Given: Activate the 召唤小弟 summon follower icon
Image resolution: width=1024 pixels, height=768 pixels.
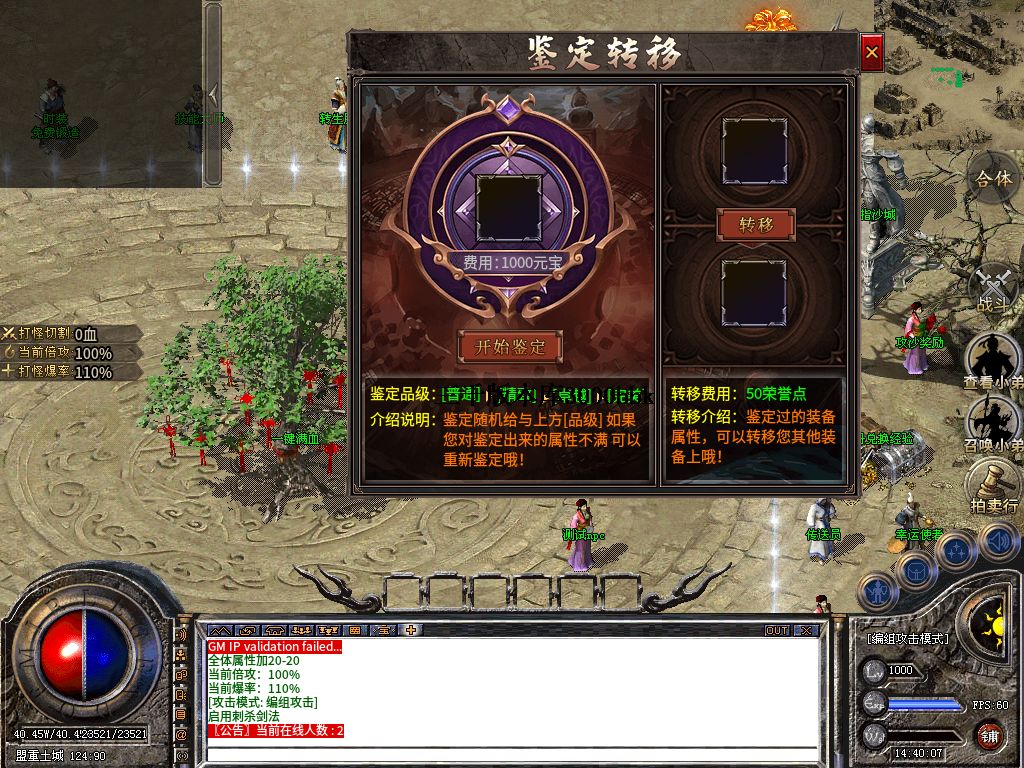Looking at the screenshot, I should 992,424.
